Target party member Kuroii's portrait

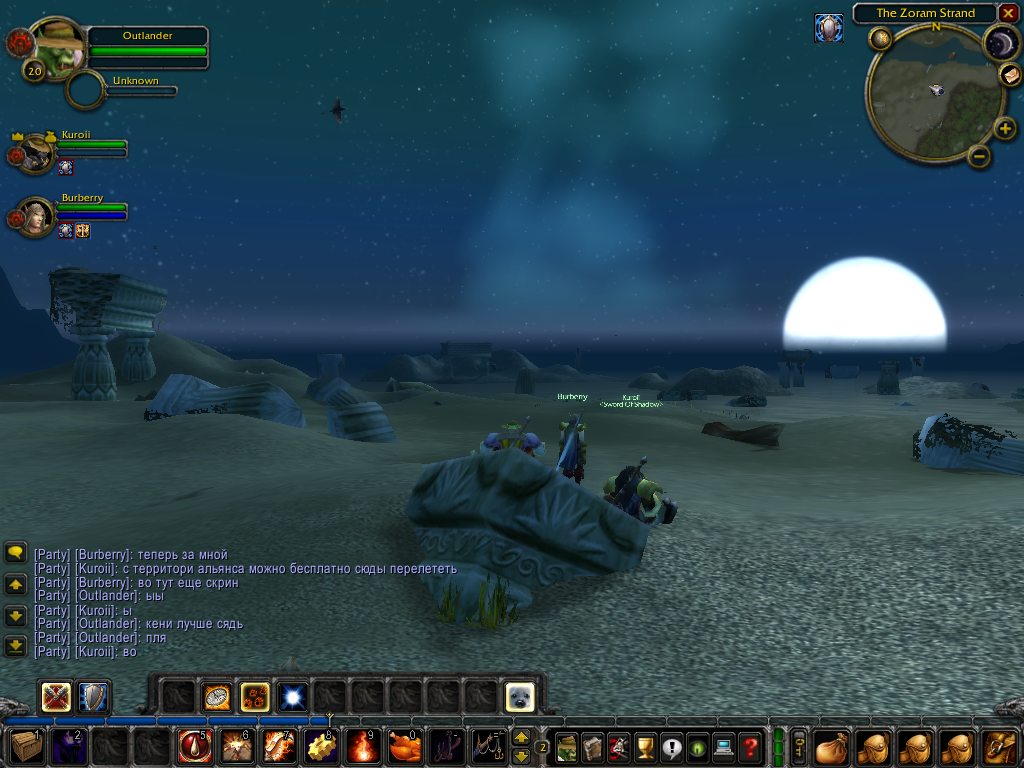[x=36, y=153]
